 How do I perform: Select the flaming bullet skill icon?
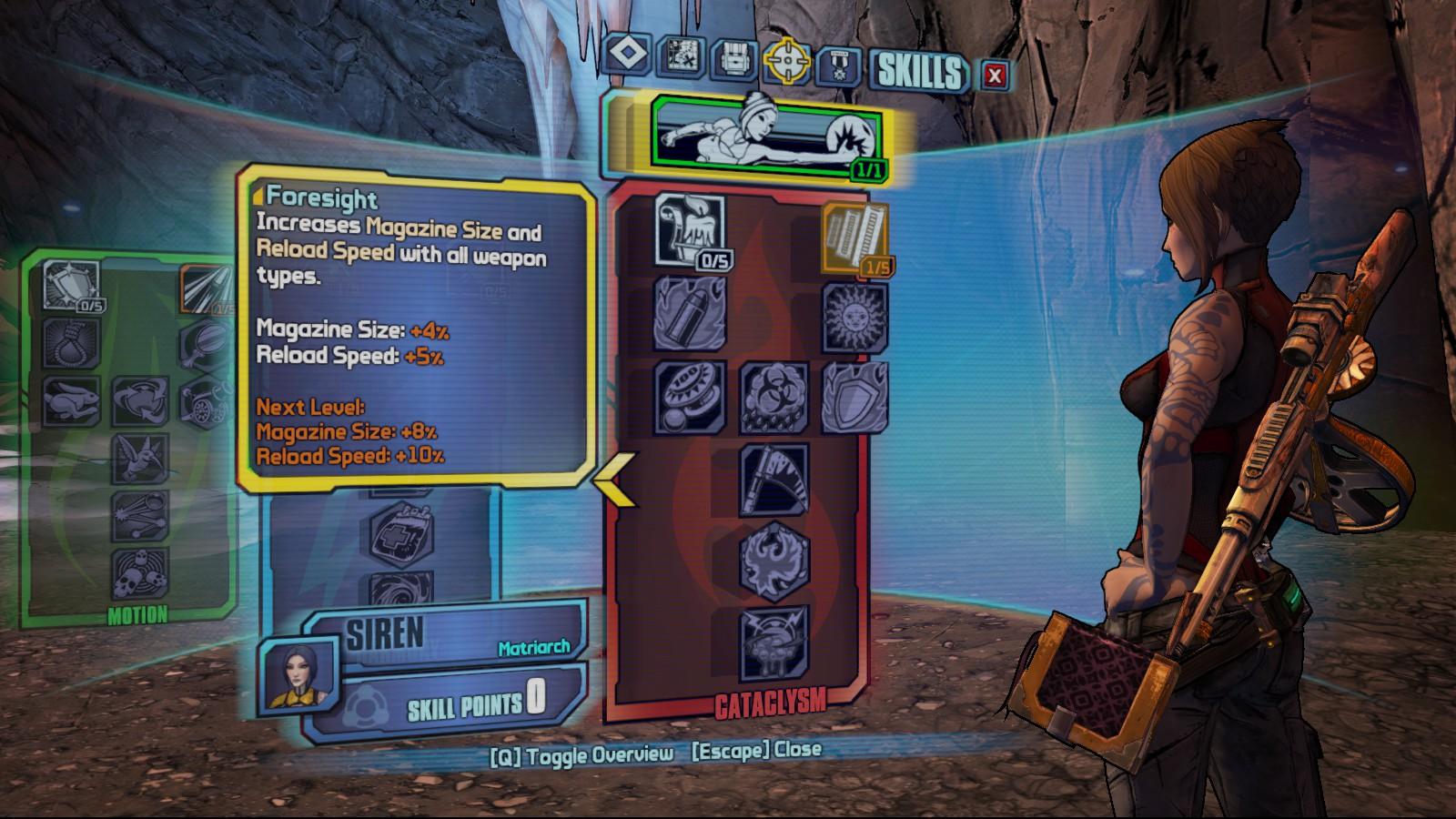tap(690, 314)
